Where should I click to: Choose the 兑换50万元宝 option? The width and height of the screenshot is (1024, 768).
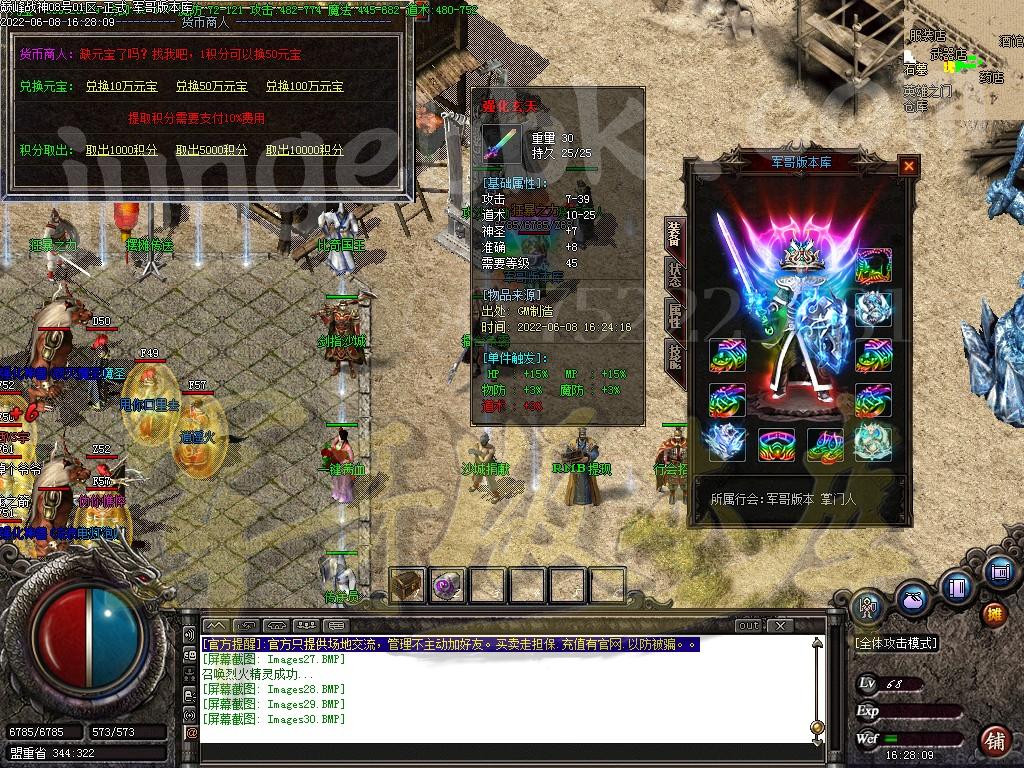(x=211, y=87)
